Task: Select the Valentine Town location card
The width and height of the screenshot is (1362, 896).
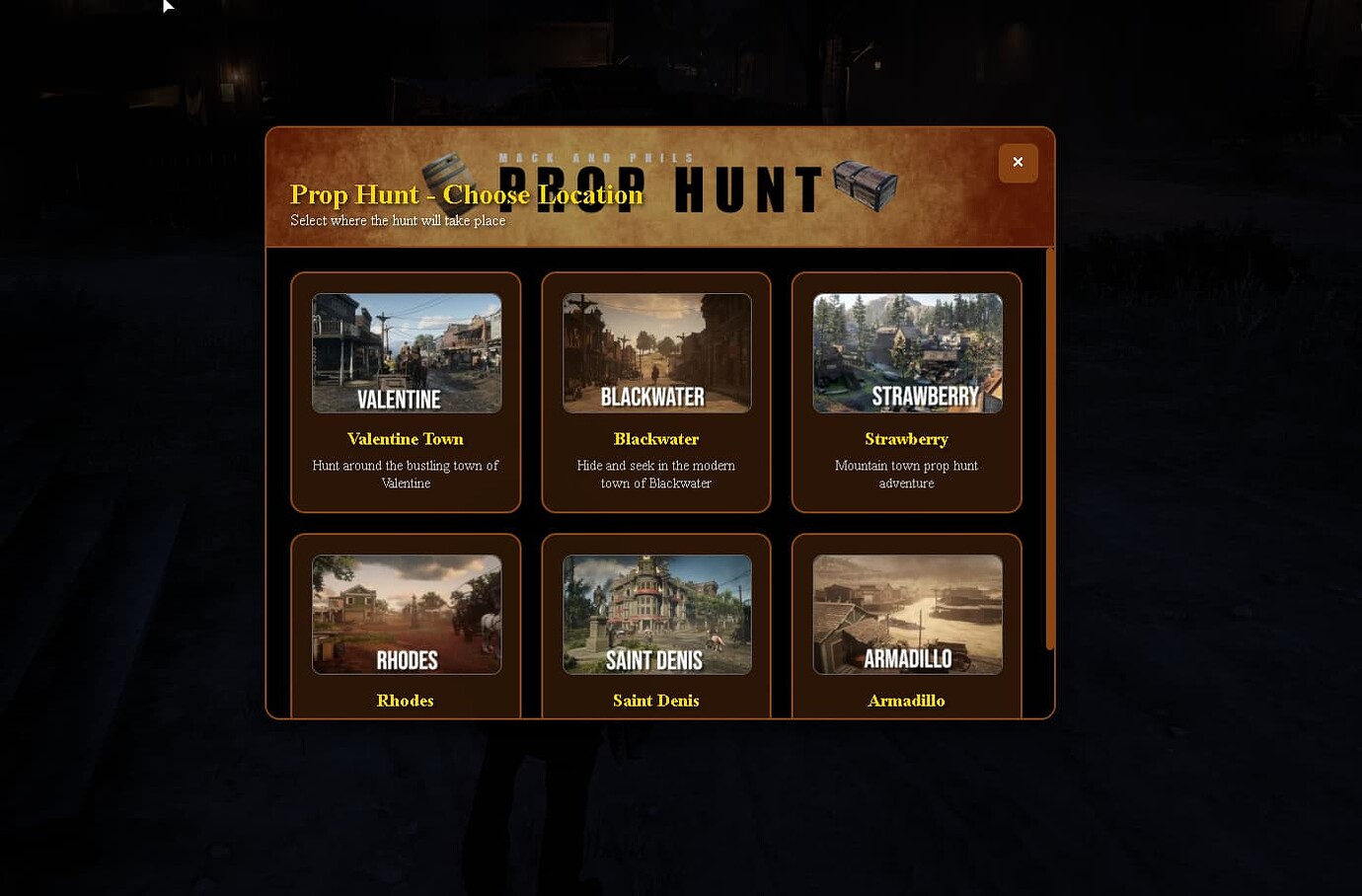Action: point(405,393)
